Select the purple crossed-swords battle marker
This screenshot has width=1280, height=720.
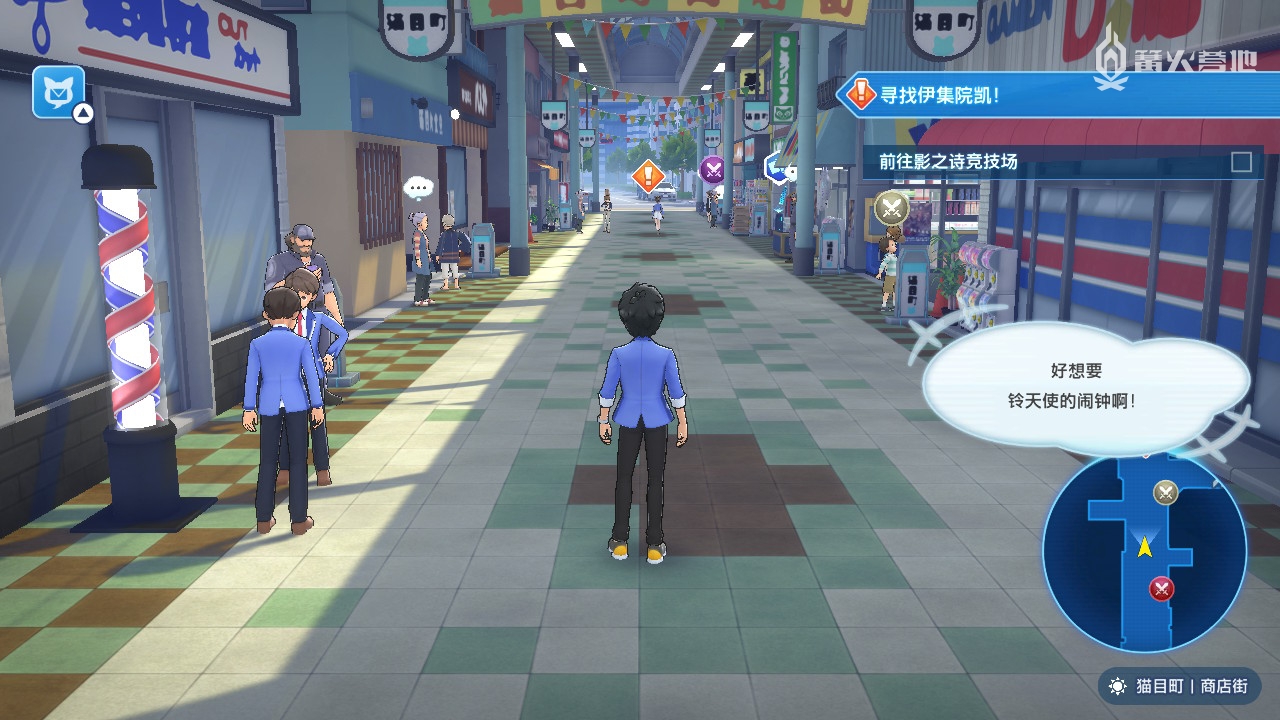712,169
